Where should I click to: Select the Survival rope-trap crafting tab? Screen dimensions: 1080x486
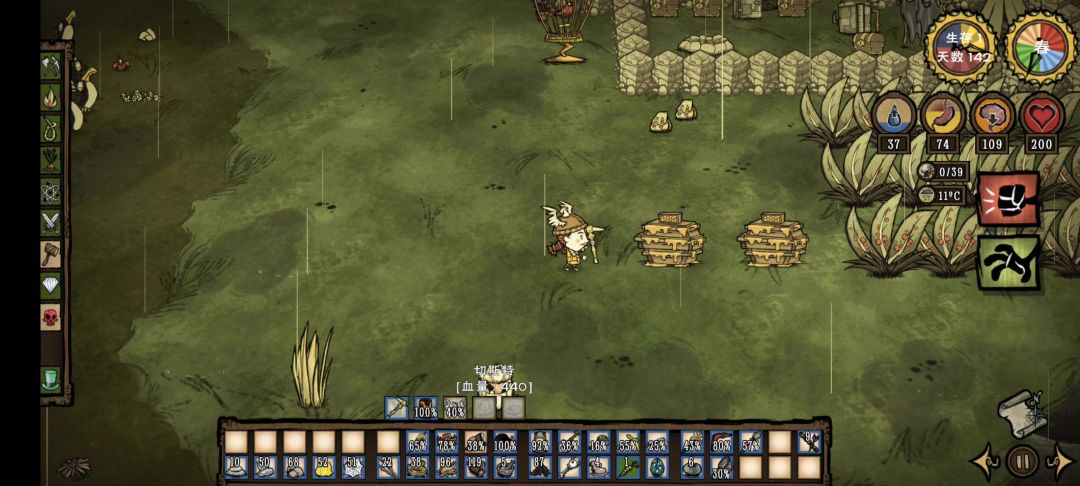[x=50, y=128]
